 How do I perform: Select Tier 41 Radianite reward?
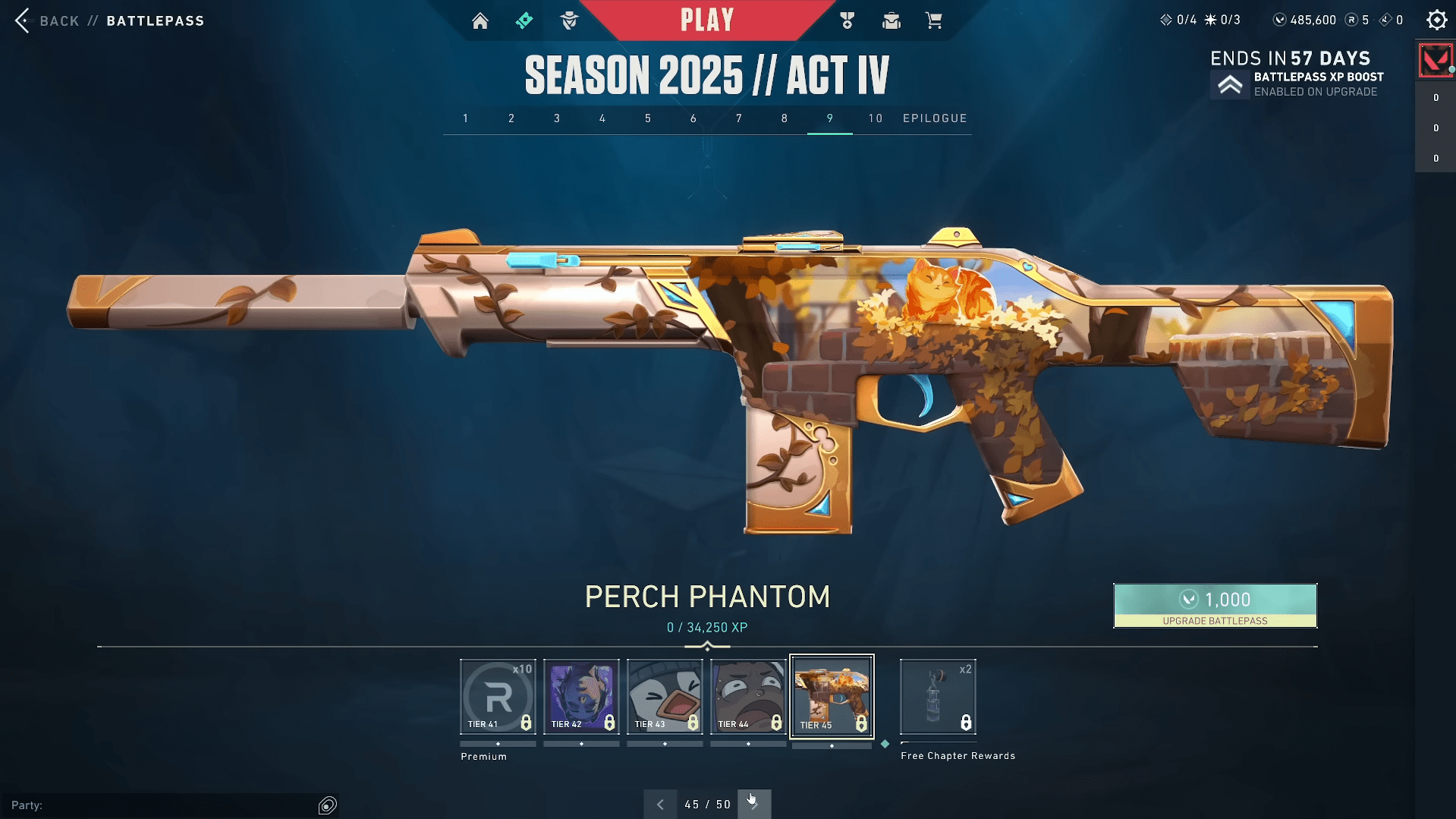tap(498, 697)
